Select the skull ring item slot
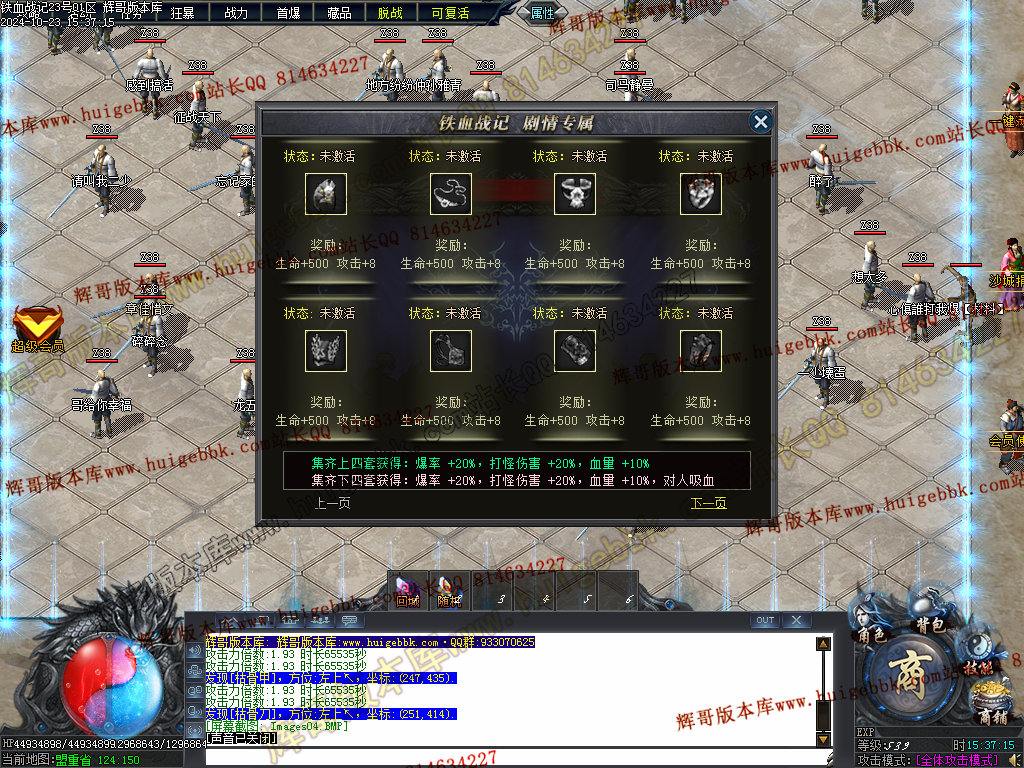 pyautogui.click(x=701, y=194)
